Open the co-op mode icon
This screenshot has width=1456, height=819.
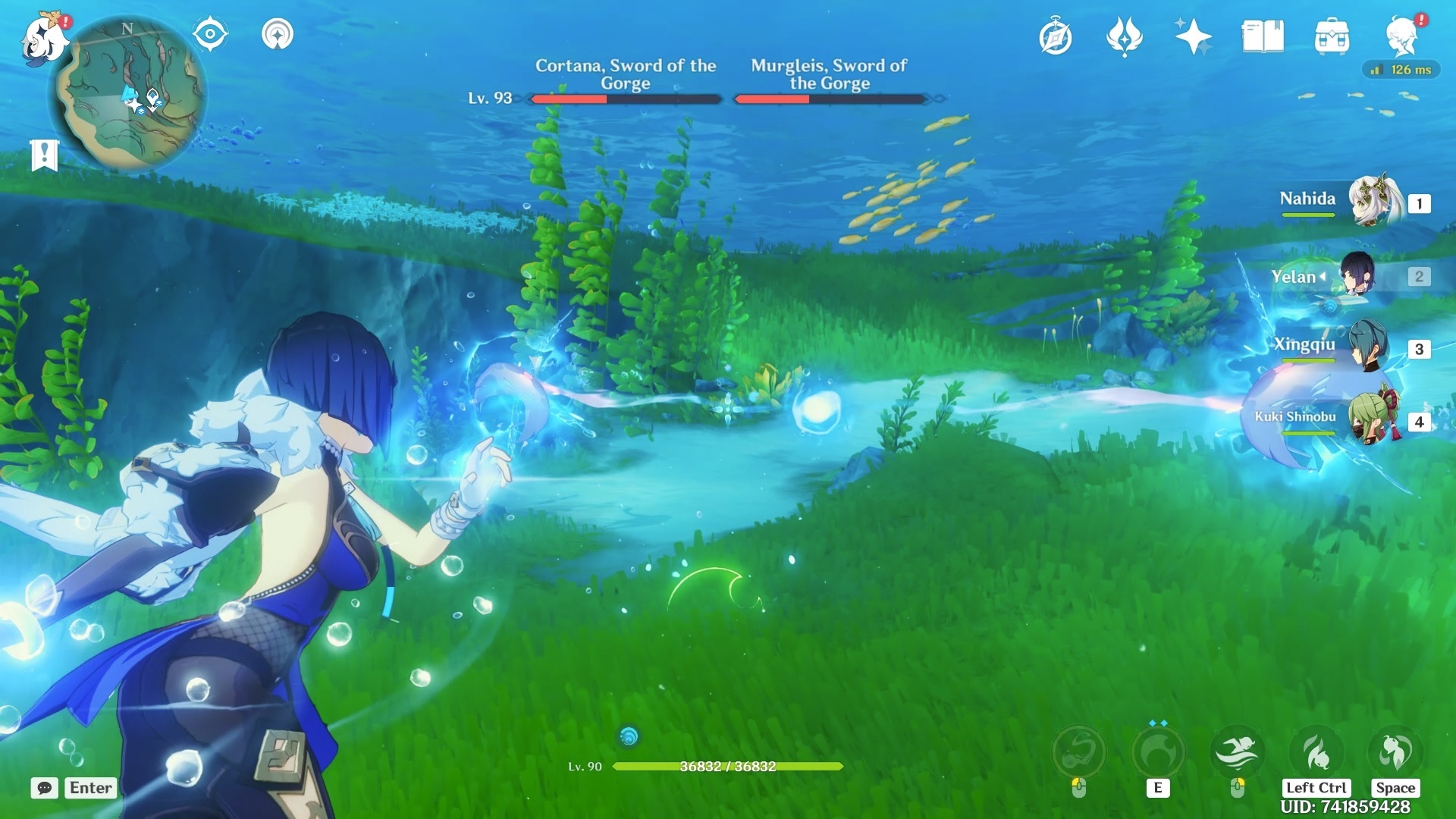[278, 35]
